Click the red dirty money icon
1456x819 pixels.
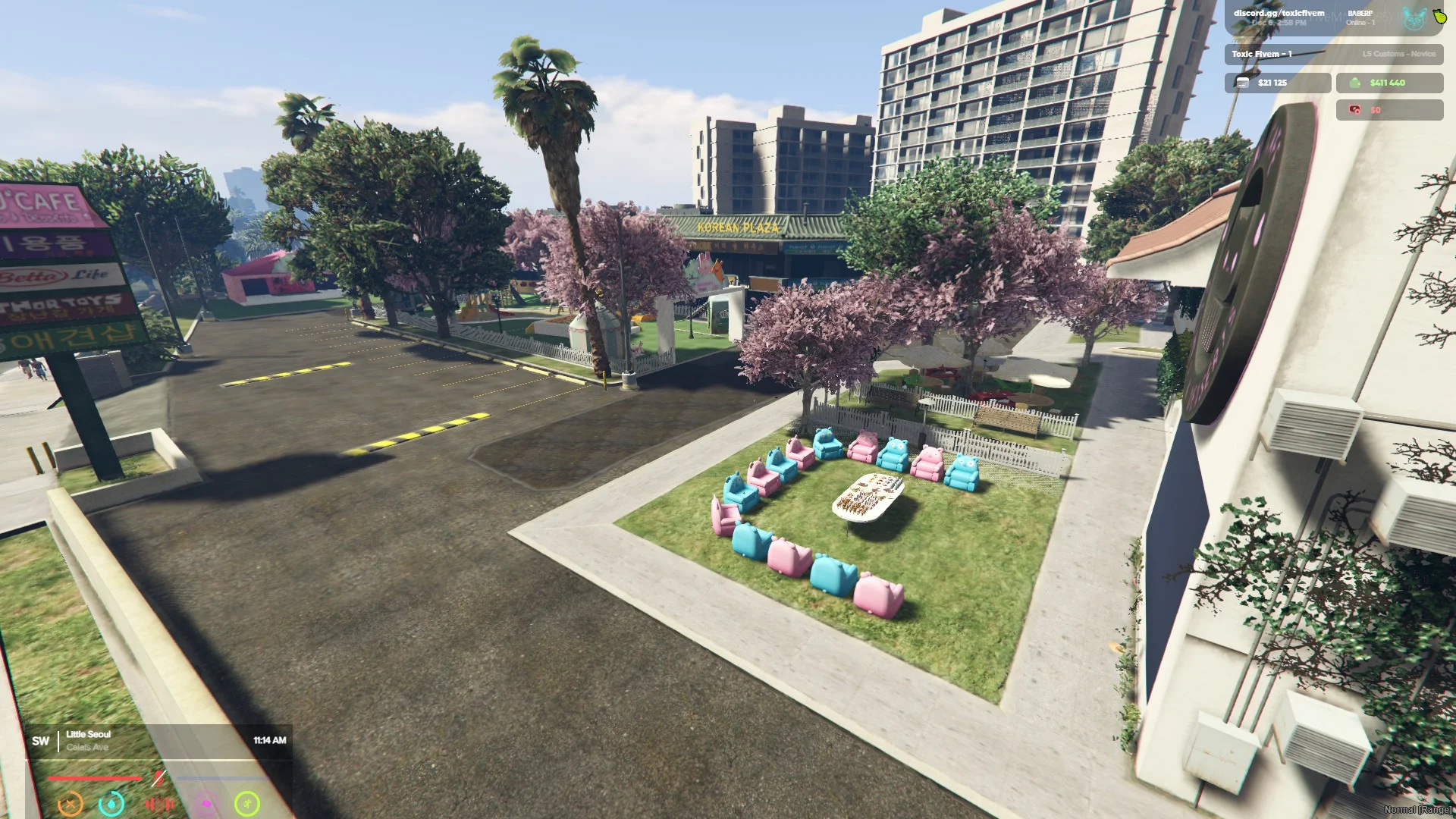[x=1354, y=110]
